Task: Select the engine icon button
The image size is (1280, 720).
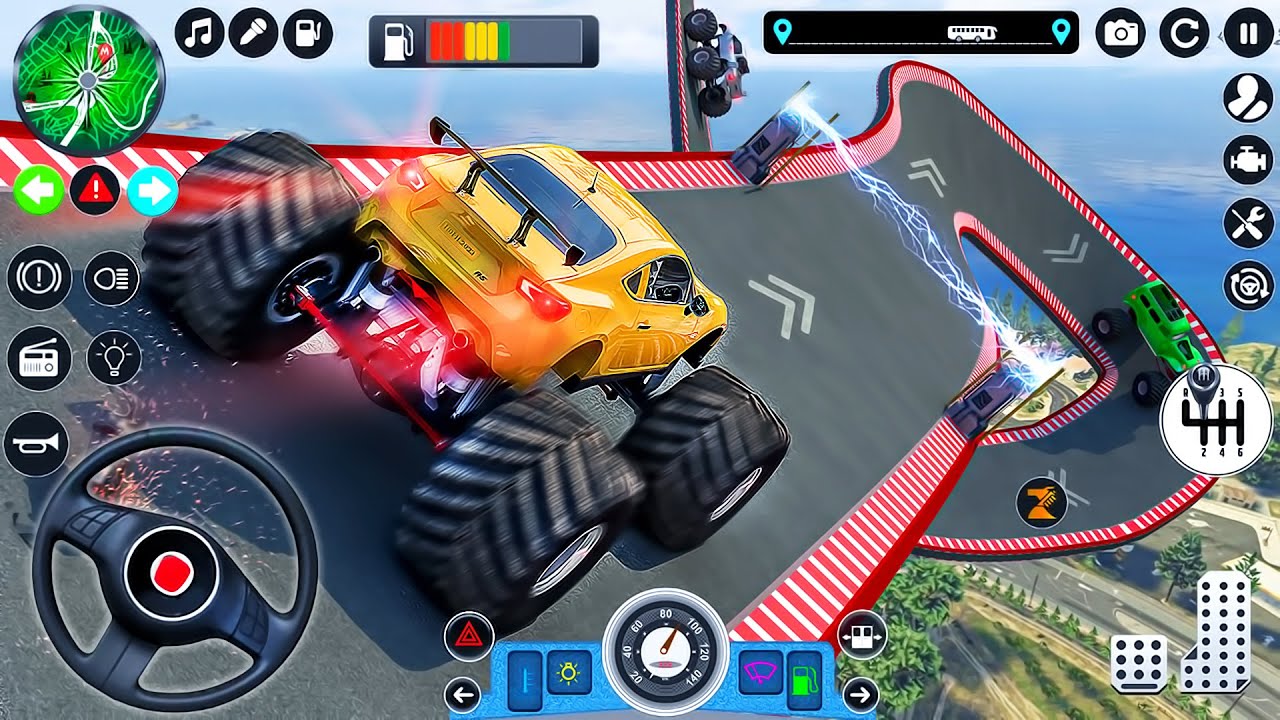Action: 1247,160
